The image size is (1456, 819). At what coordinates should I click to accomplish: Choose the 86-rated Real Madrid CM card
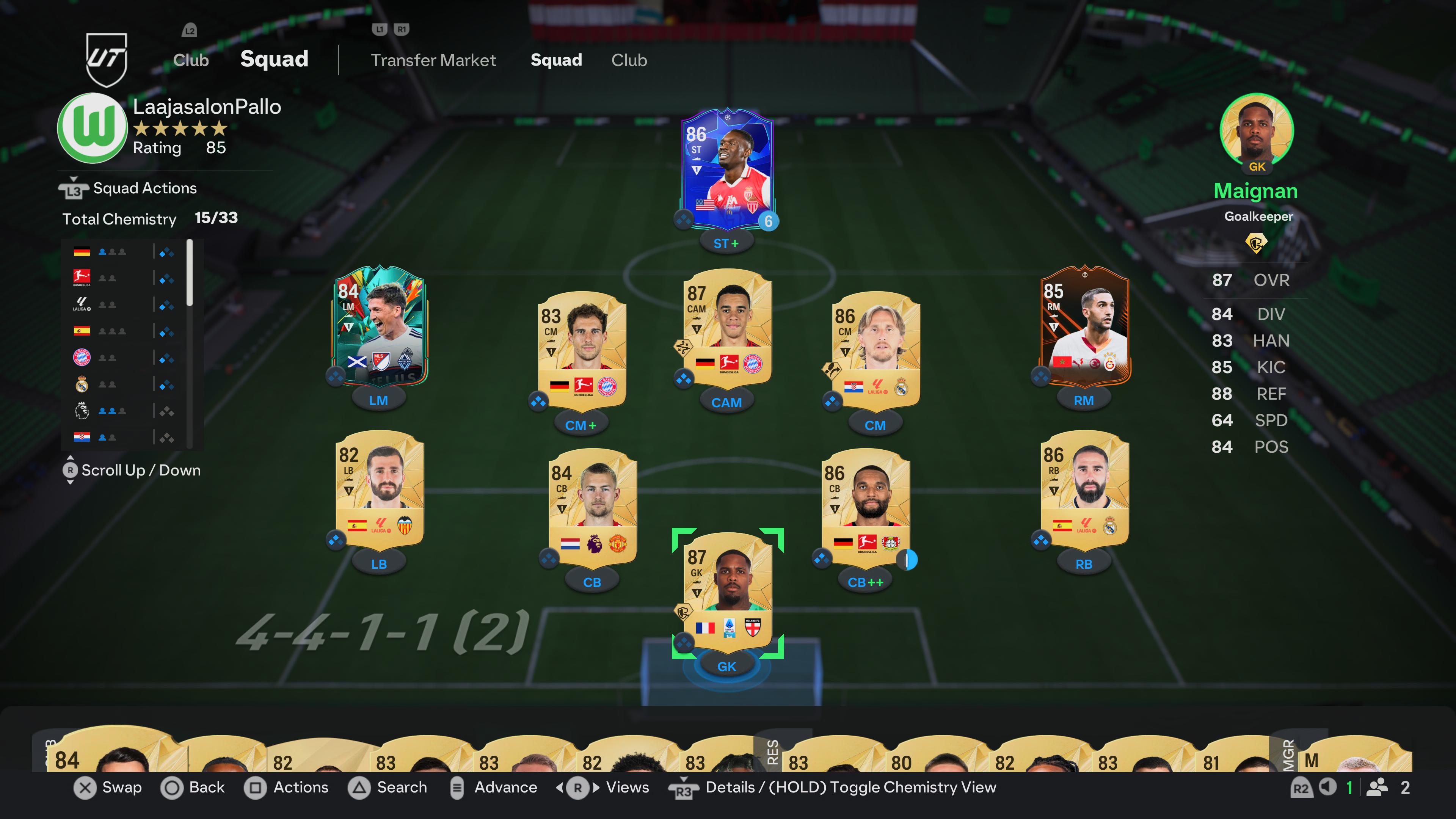(x=875, y=350)
